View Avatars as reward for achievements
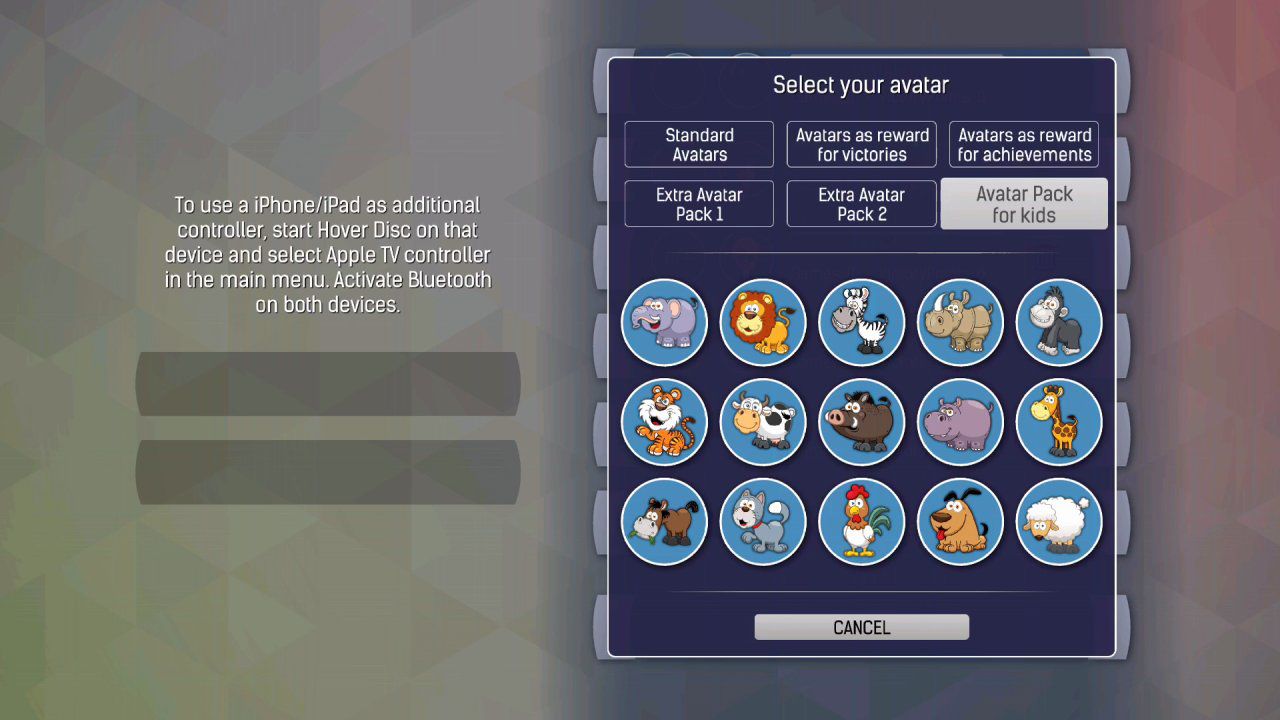The image size is (1280, 720). [1023, 144]
